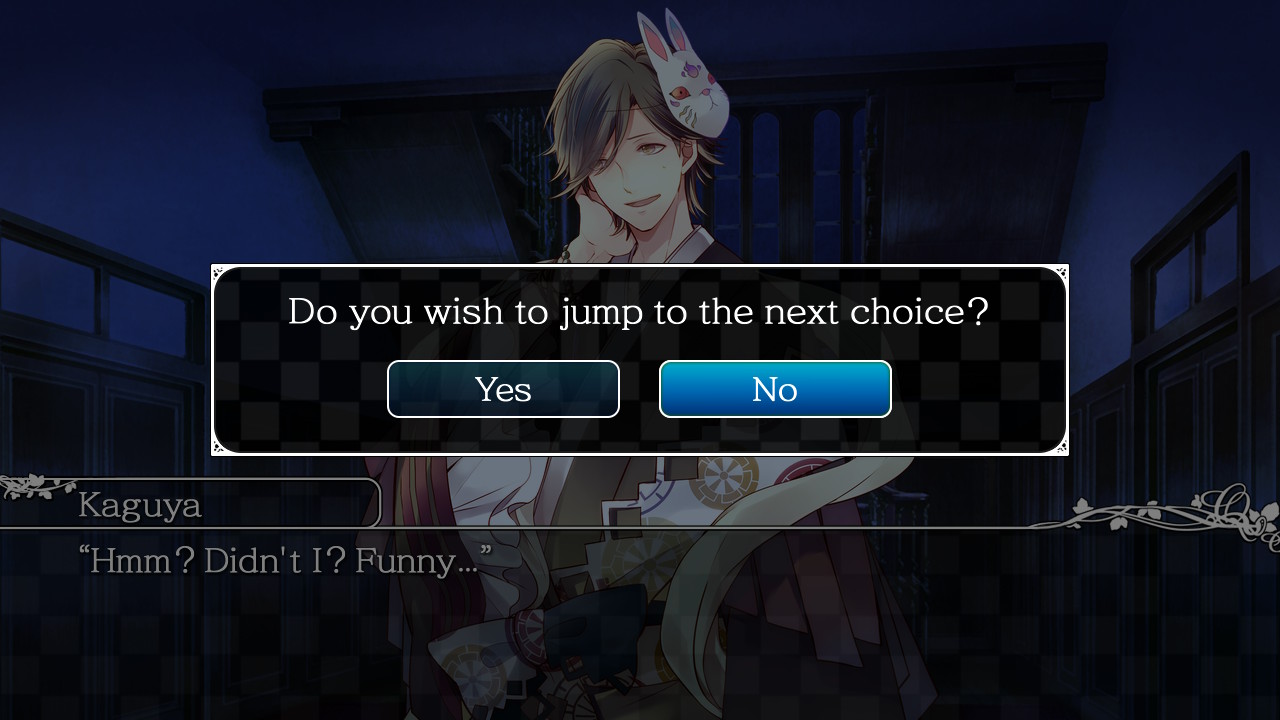
Task: Confirm jump with the Yes button
Action: (503, 389)
